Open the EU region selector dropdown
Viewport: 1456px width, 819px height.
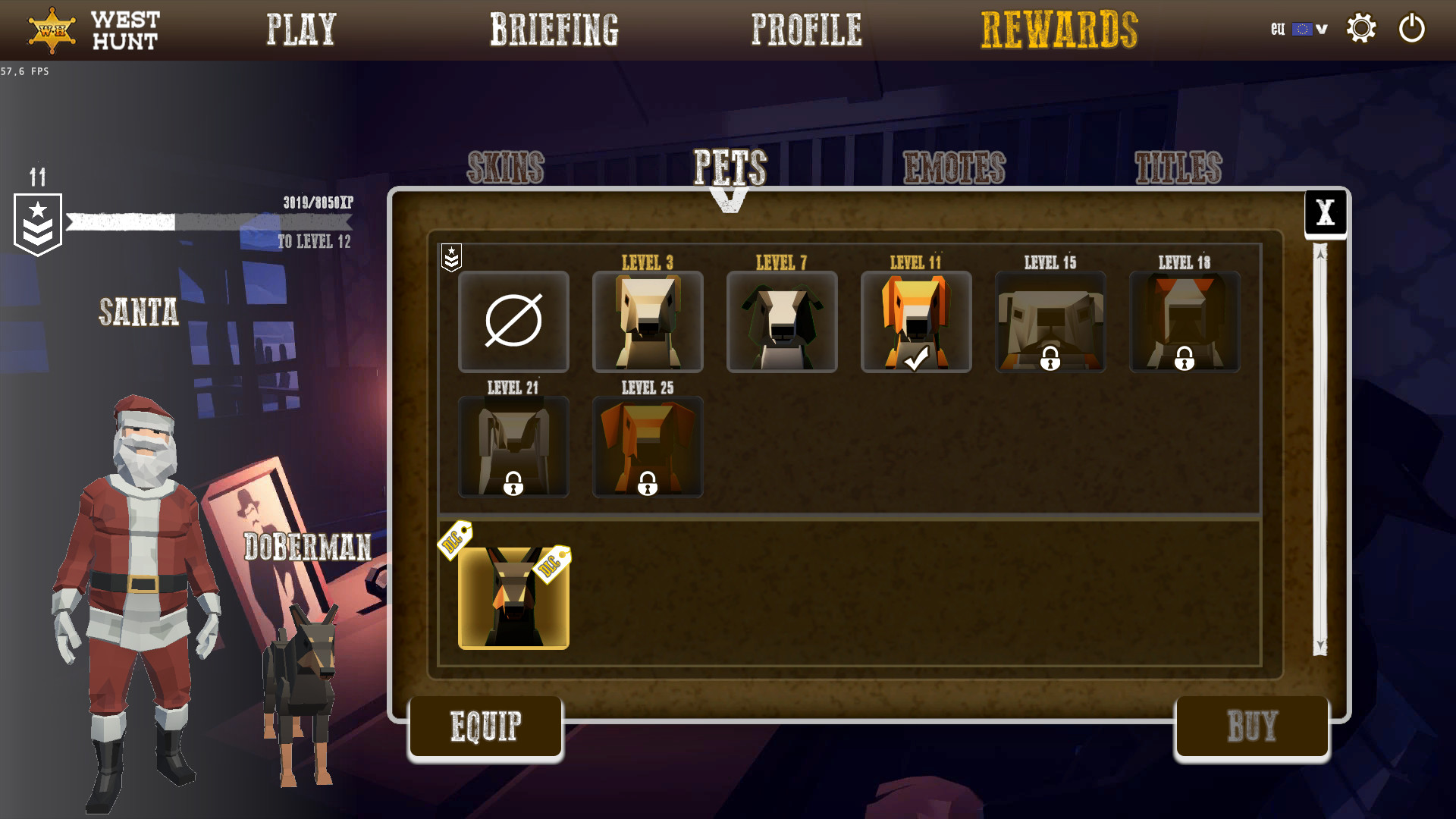(x=1299, y=28)
